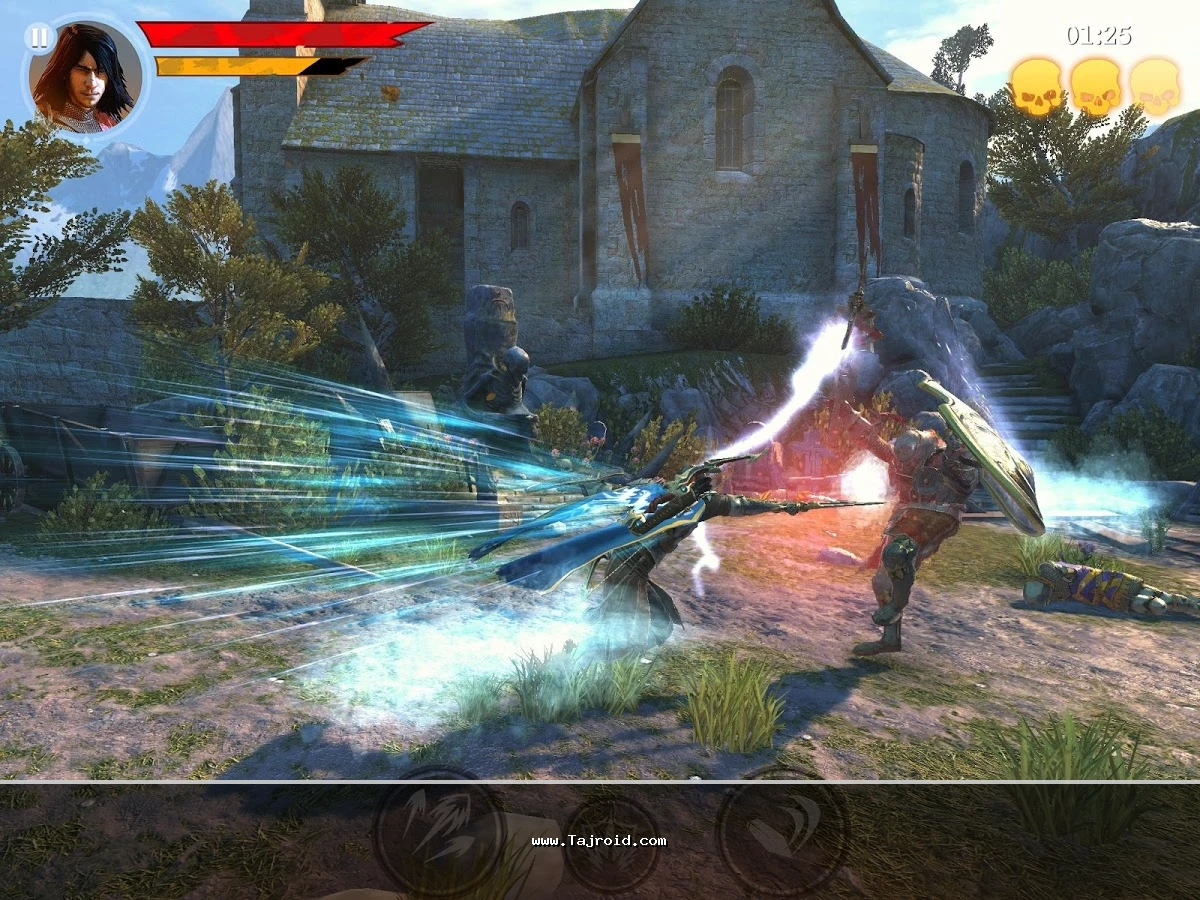Tap the long-haired hero portrait
The height and width of the screenshot is (900, 1200).
pos(85,78)
